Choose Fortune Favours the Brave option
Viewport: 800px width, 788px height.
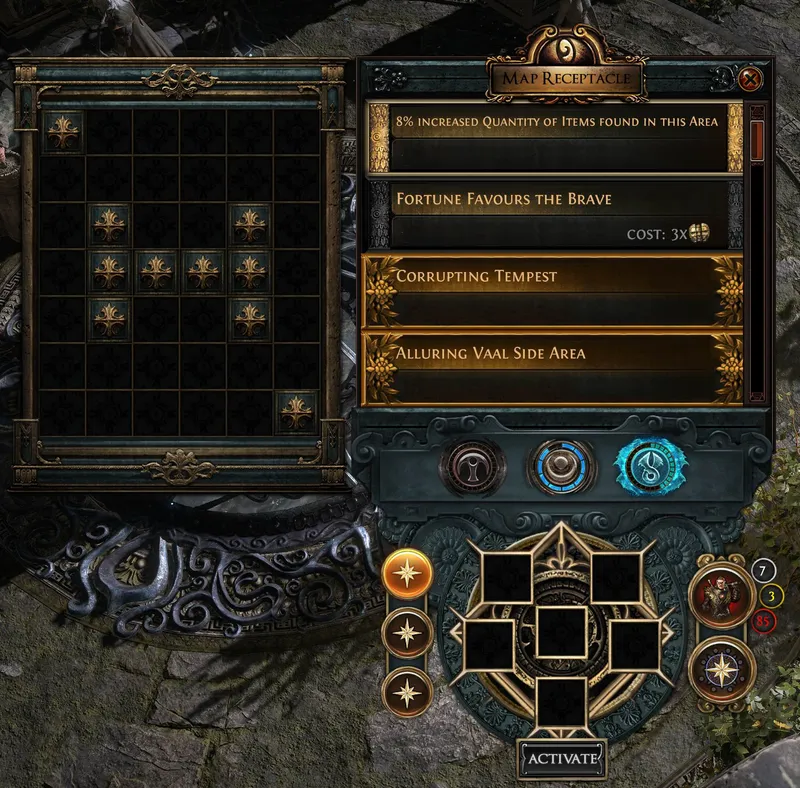pos(555,214)
